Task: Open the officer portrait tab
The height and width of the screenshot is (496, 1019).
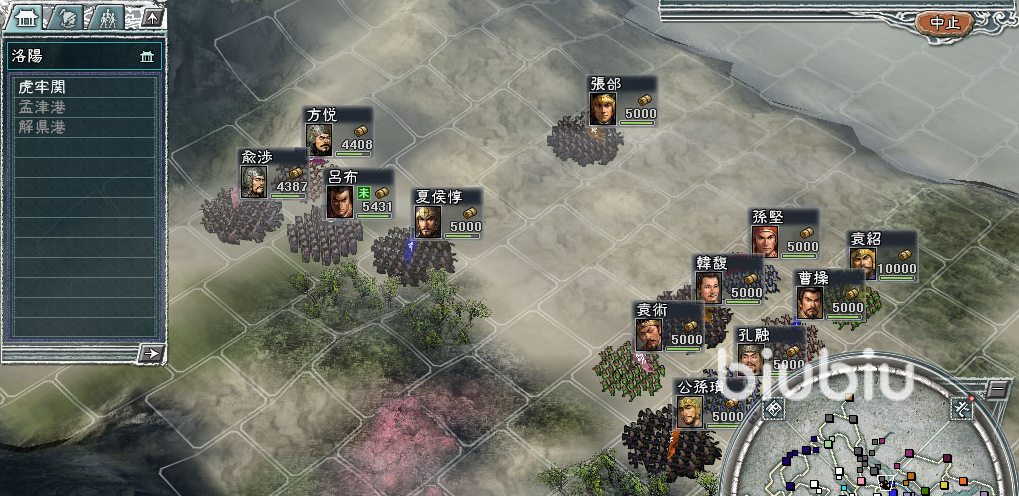Action: (69, 17)
